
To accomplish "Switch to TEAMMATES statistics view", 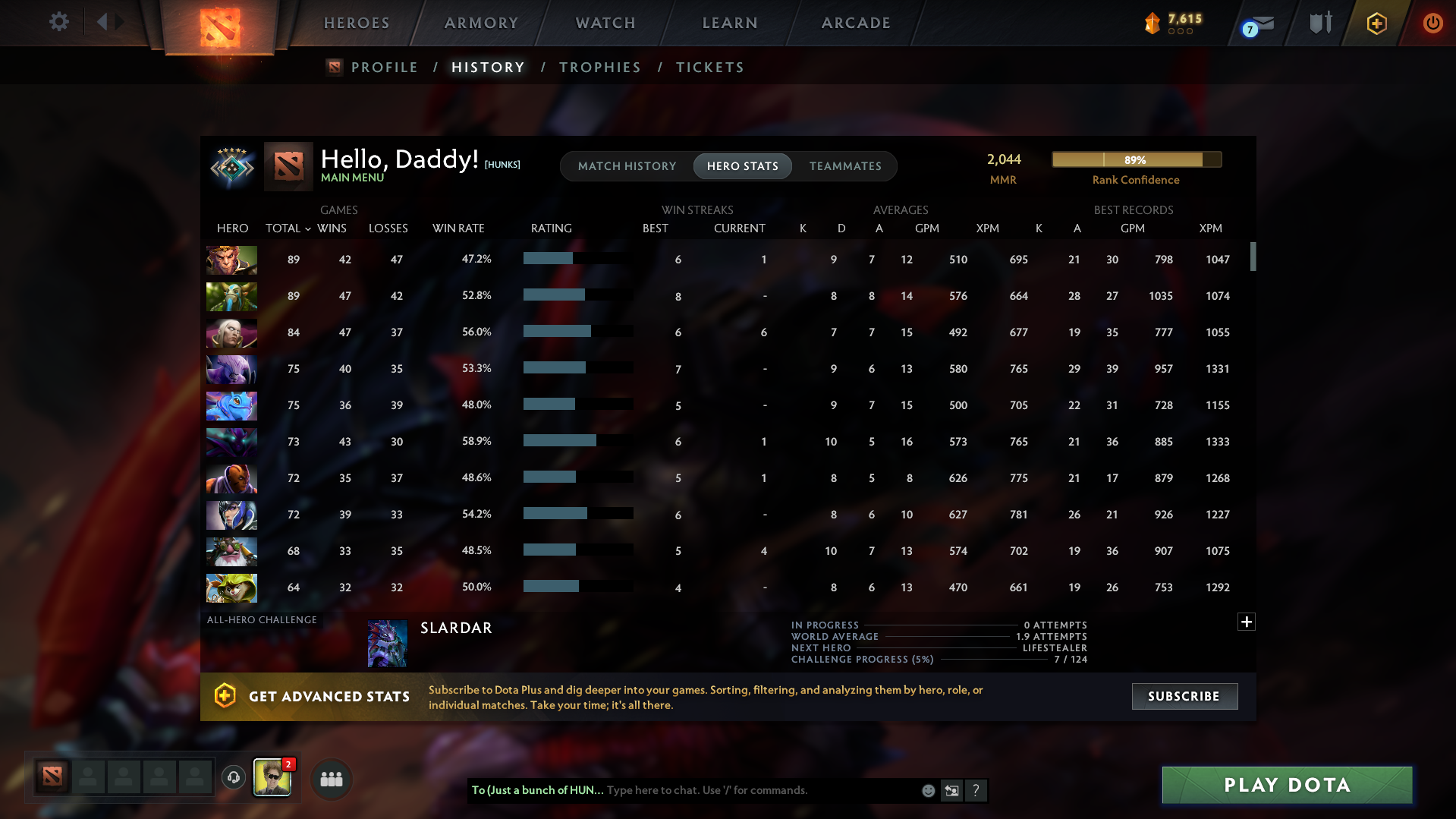I will 846,166.
